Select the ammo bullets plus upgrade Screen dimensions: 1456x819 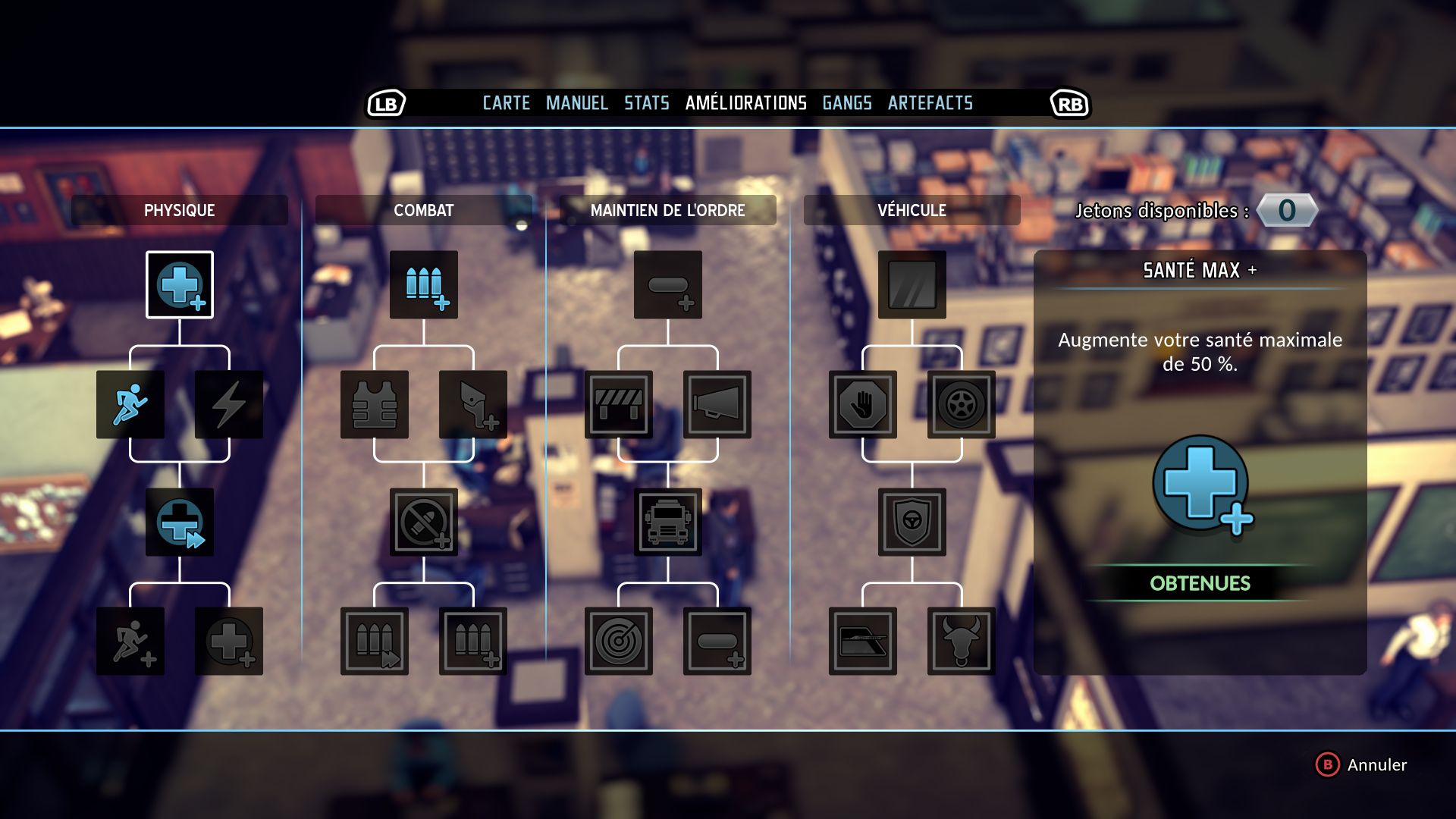point(424,284)
